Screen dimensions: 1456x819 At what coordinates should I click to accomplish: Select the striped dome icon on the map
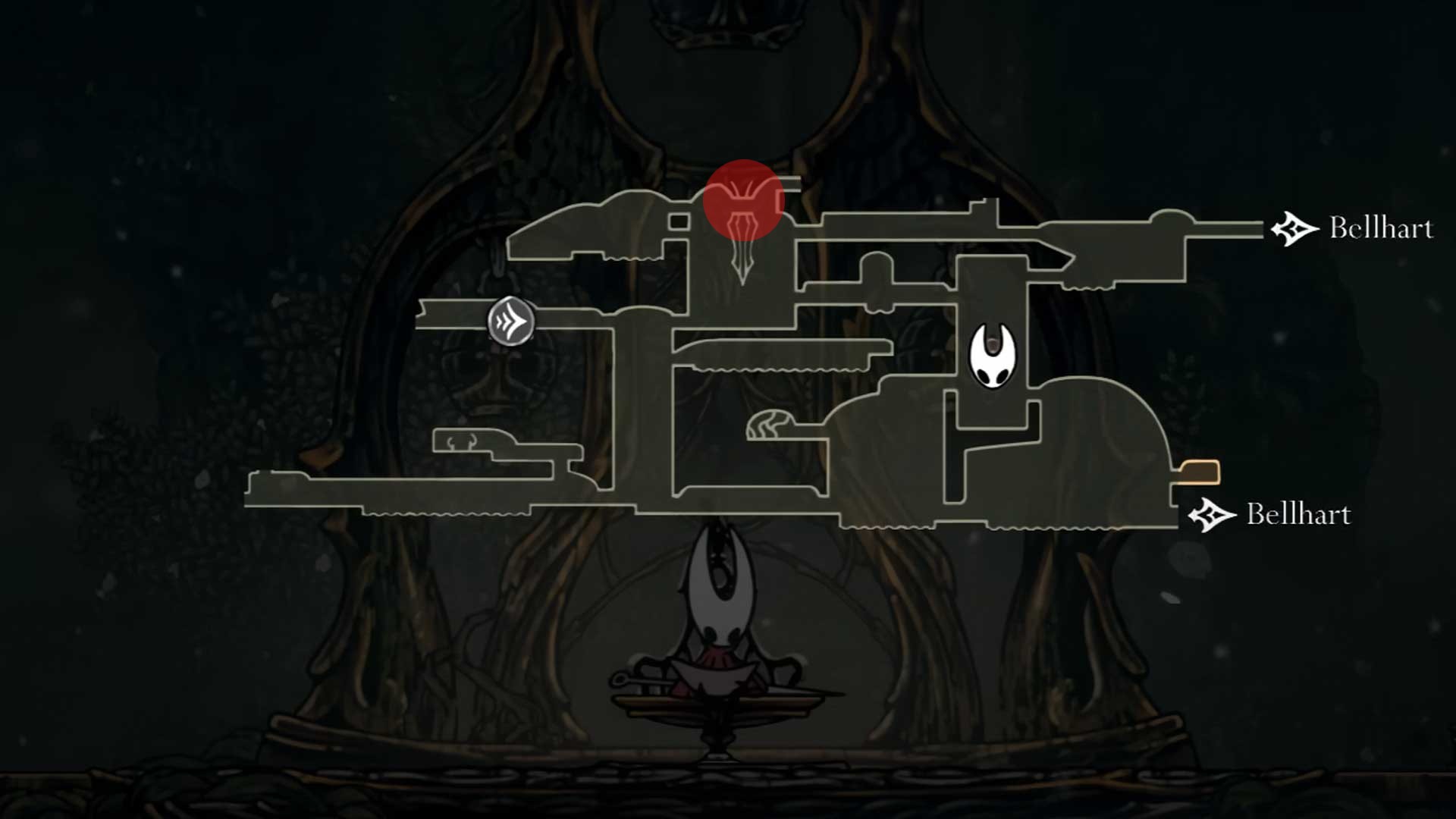tap(770, 425)
